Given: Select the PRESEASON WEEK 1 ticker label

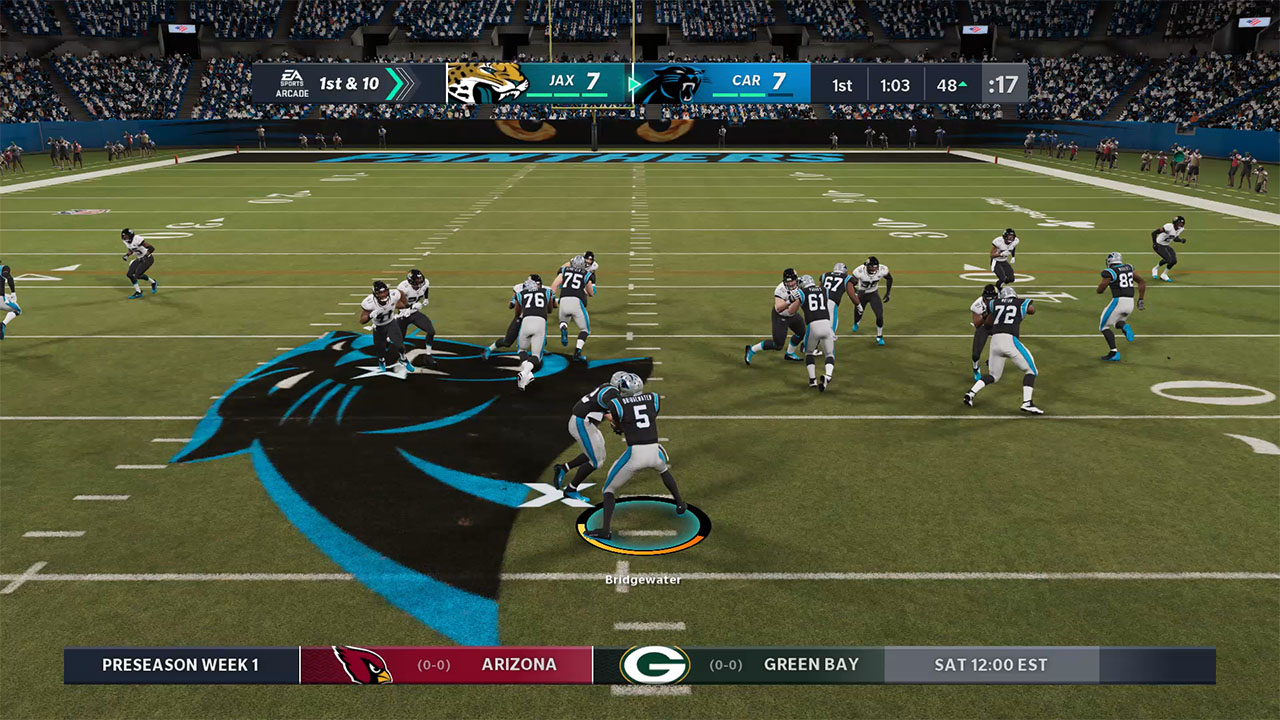Looking at the screenshot, I should 183,664.
